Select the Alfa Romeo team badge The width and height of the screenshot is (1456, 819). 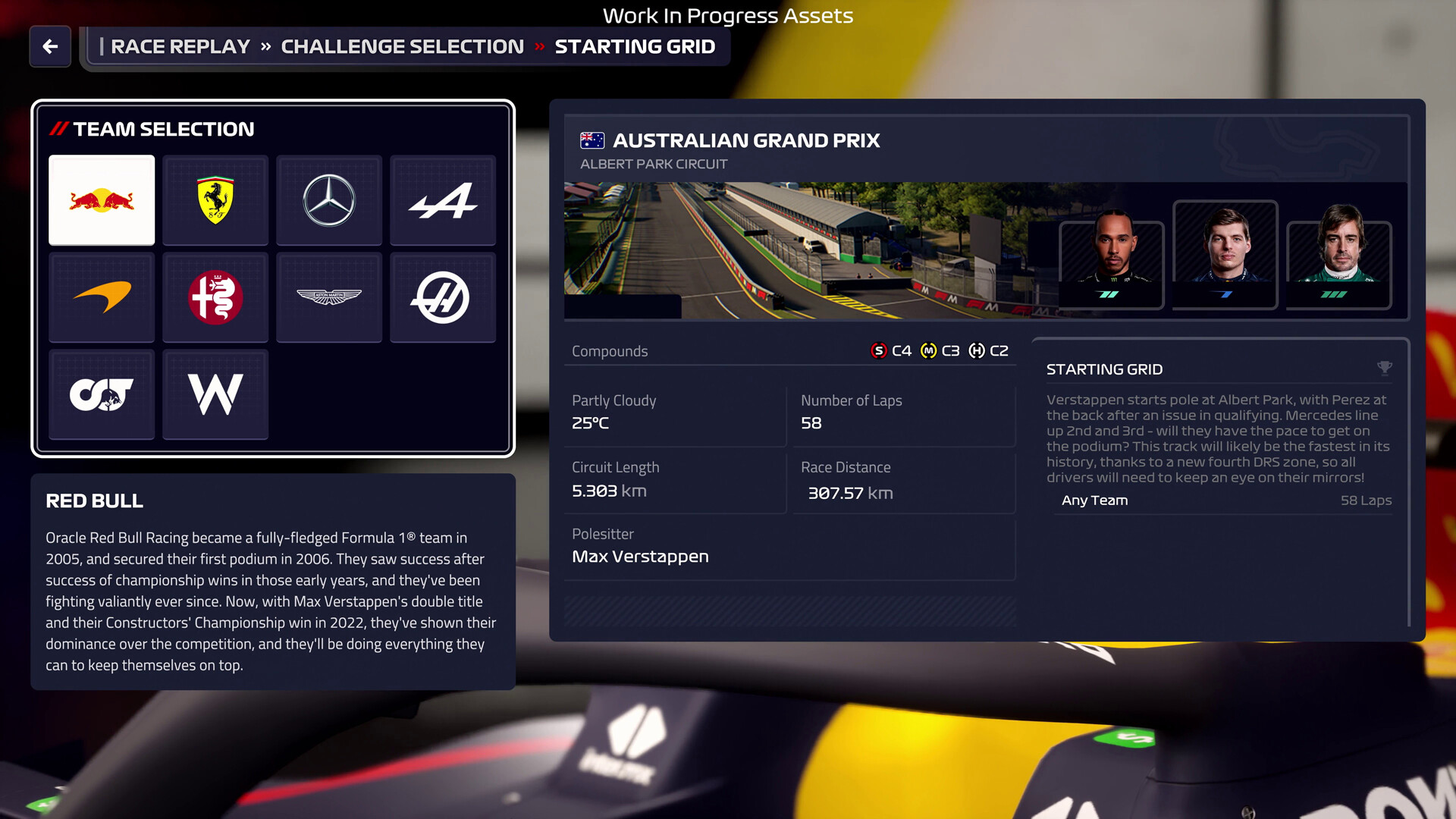click(x=215, y=297)
